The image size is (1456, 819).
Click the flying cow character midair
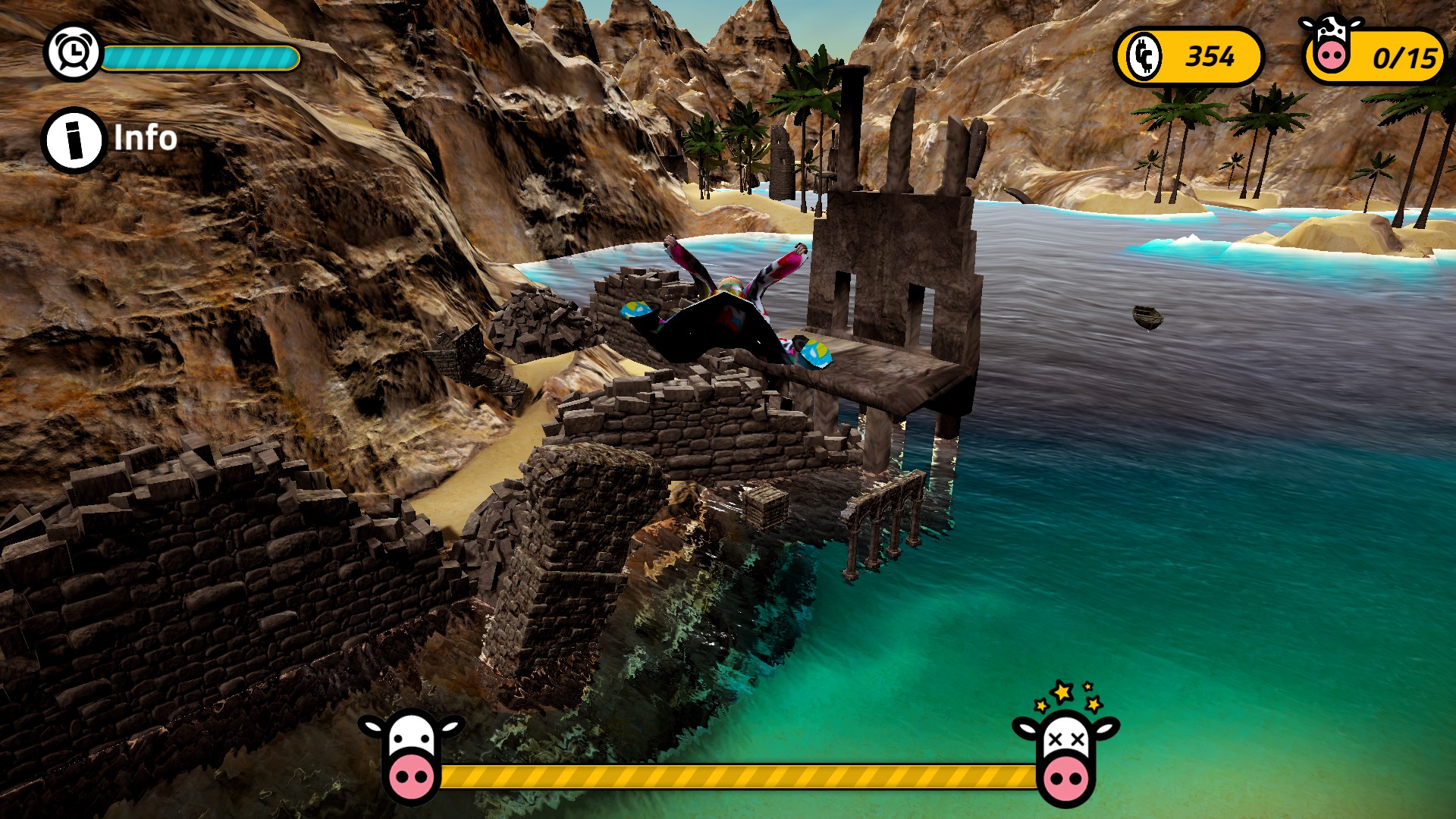coord(728,311)
